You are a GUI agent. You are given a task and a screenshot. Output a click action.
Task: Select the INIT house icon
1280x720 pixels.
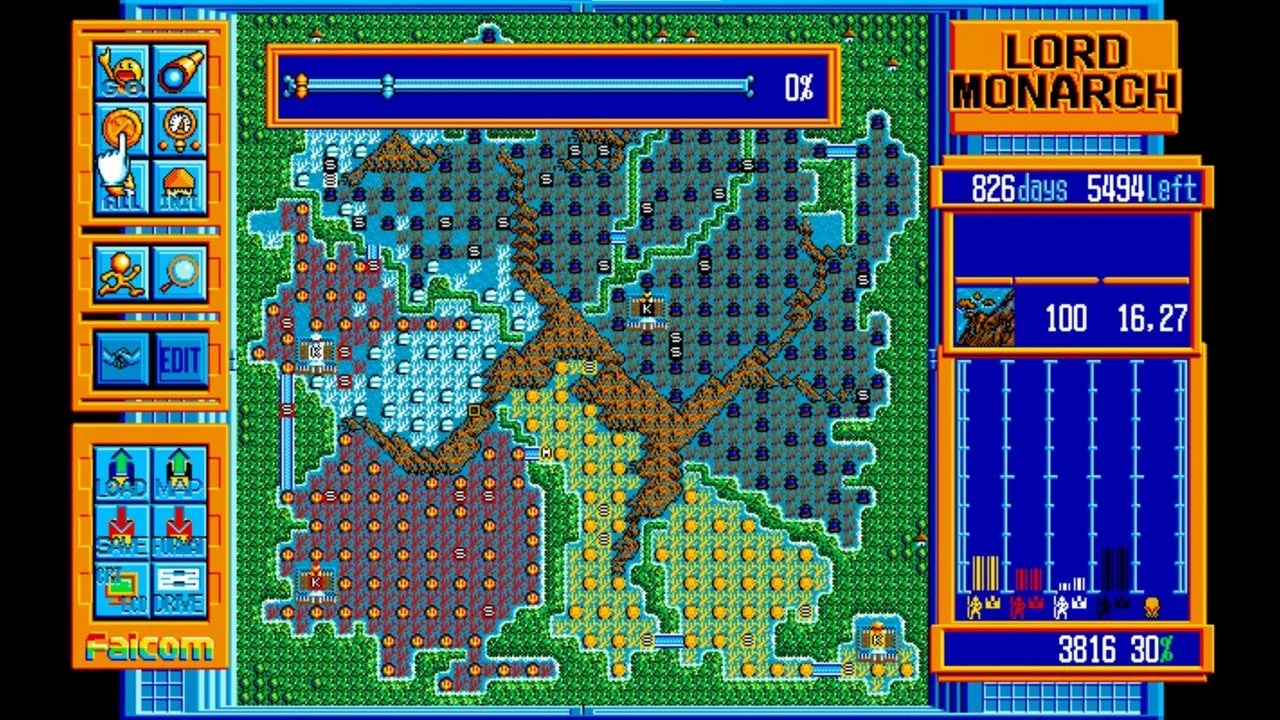[180, 182]
